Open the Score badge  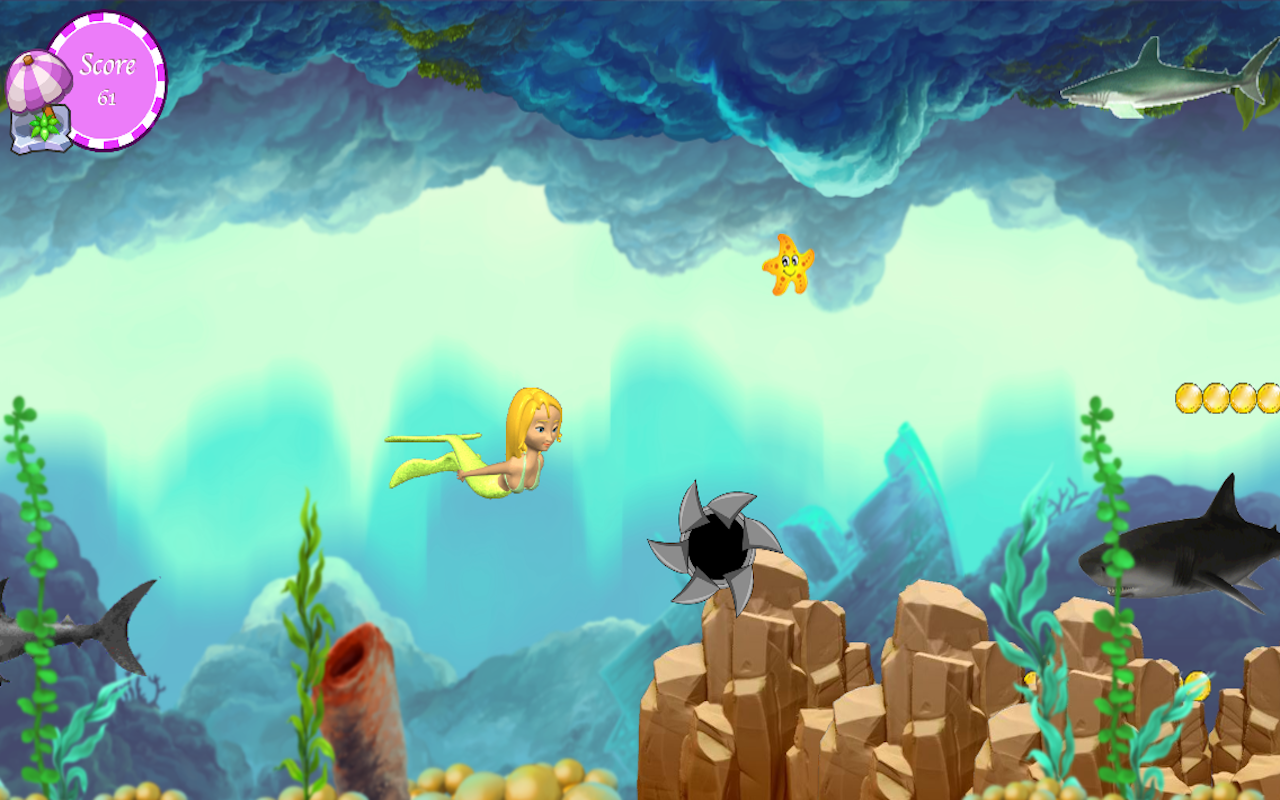(108, 72)
